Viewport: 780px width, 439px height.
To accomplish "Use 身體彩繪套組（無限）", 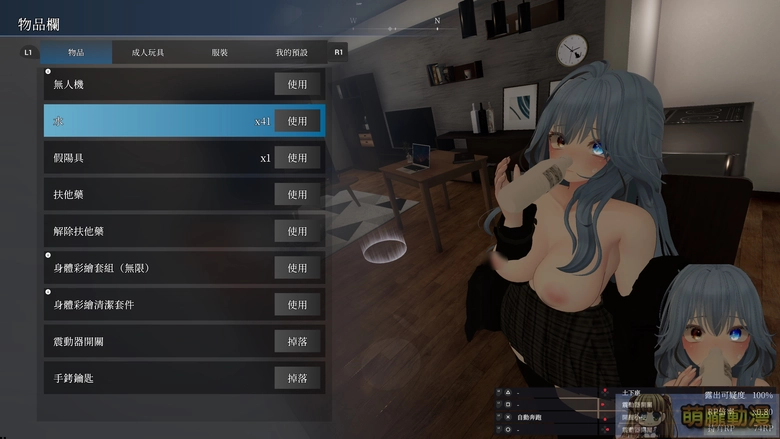I will tap(297, 268).
